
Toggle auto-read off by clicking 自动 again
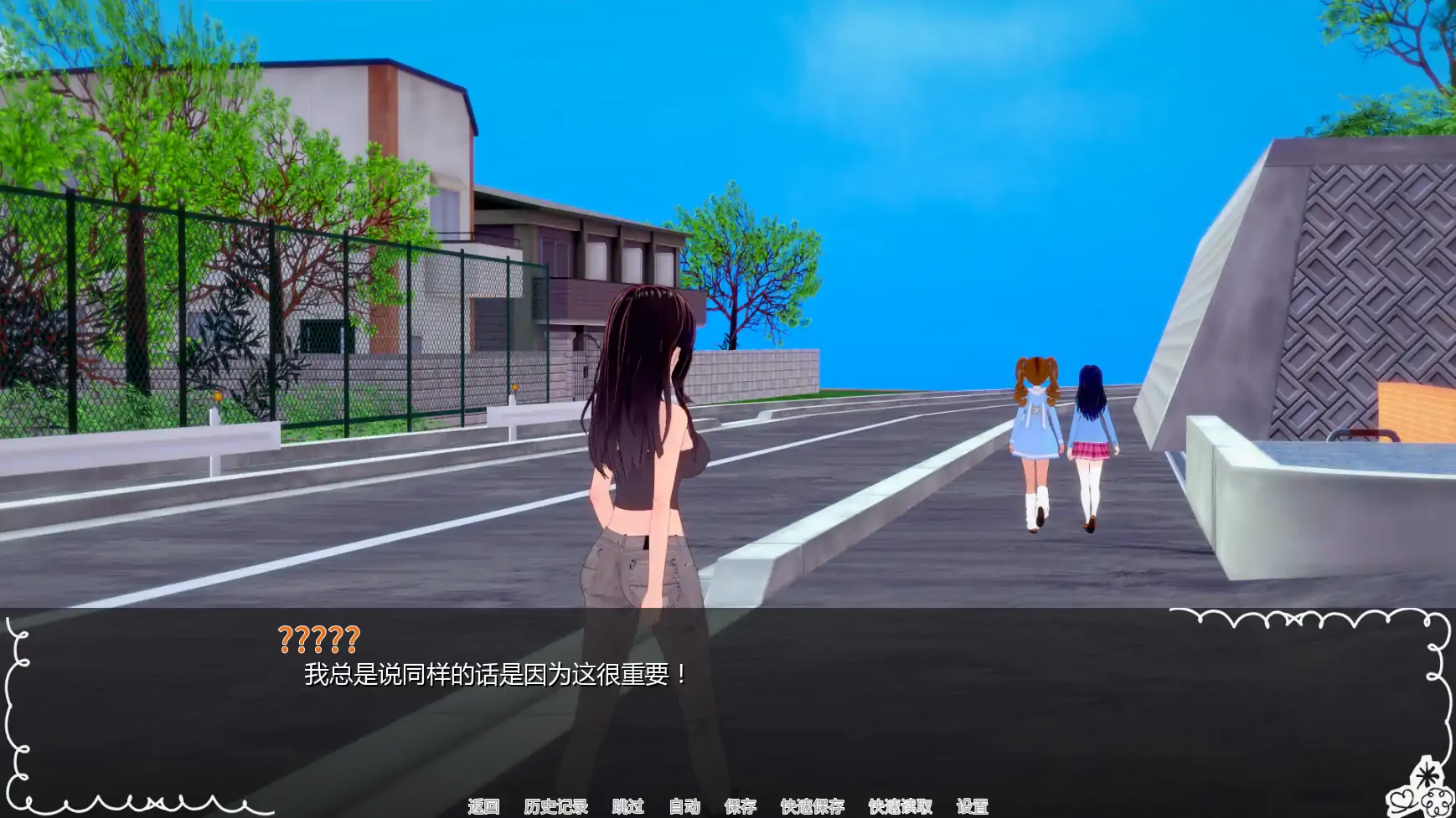pos(685,808)
